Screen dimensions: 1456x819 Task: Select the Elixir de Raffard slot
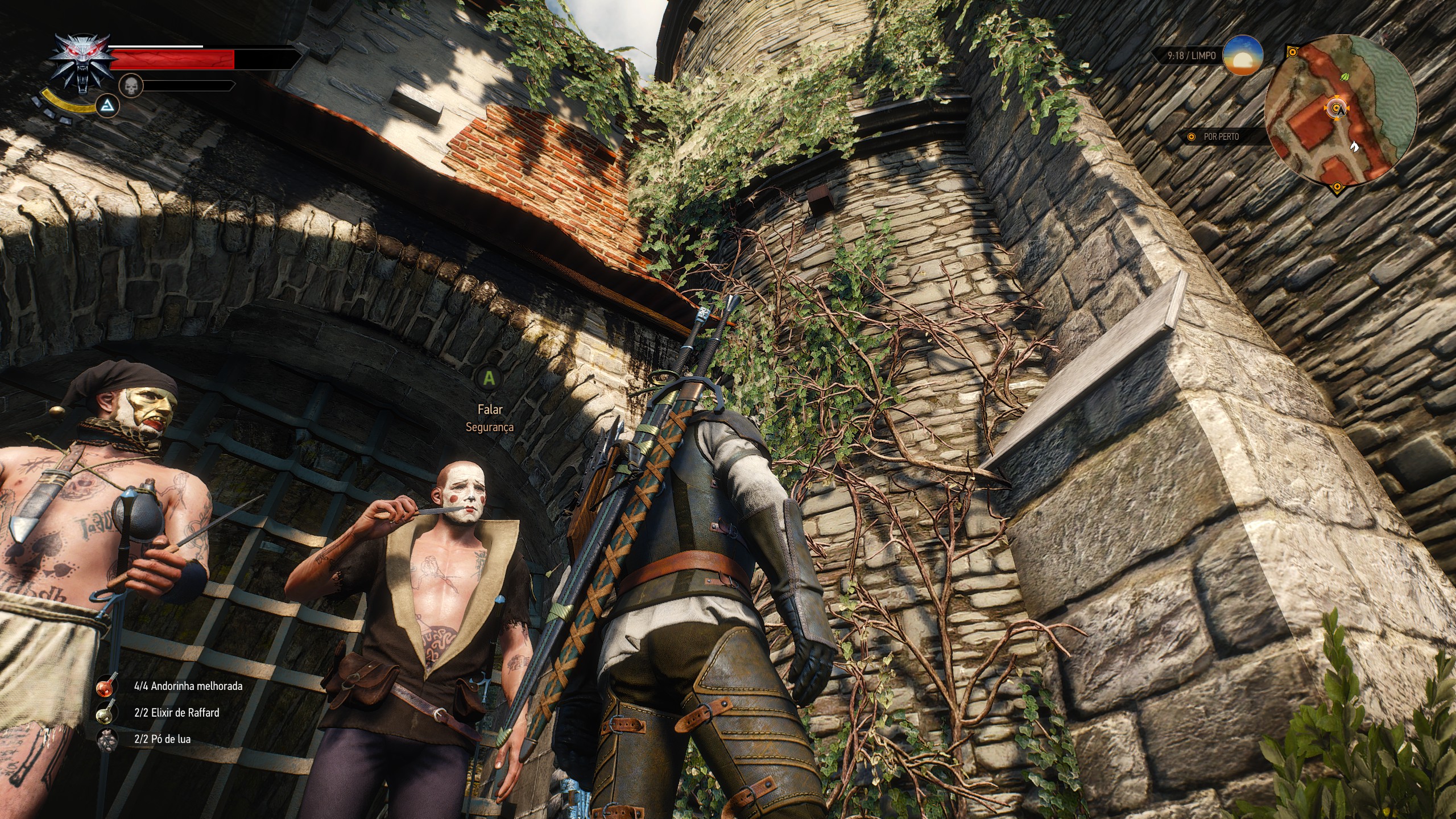(x=106, y=713)
